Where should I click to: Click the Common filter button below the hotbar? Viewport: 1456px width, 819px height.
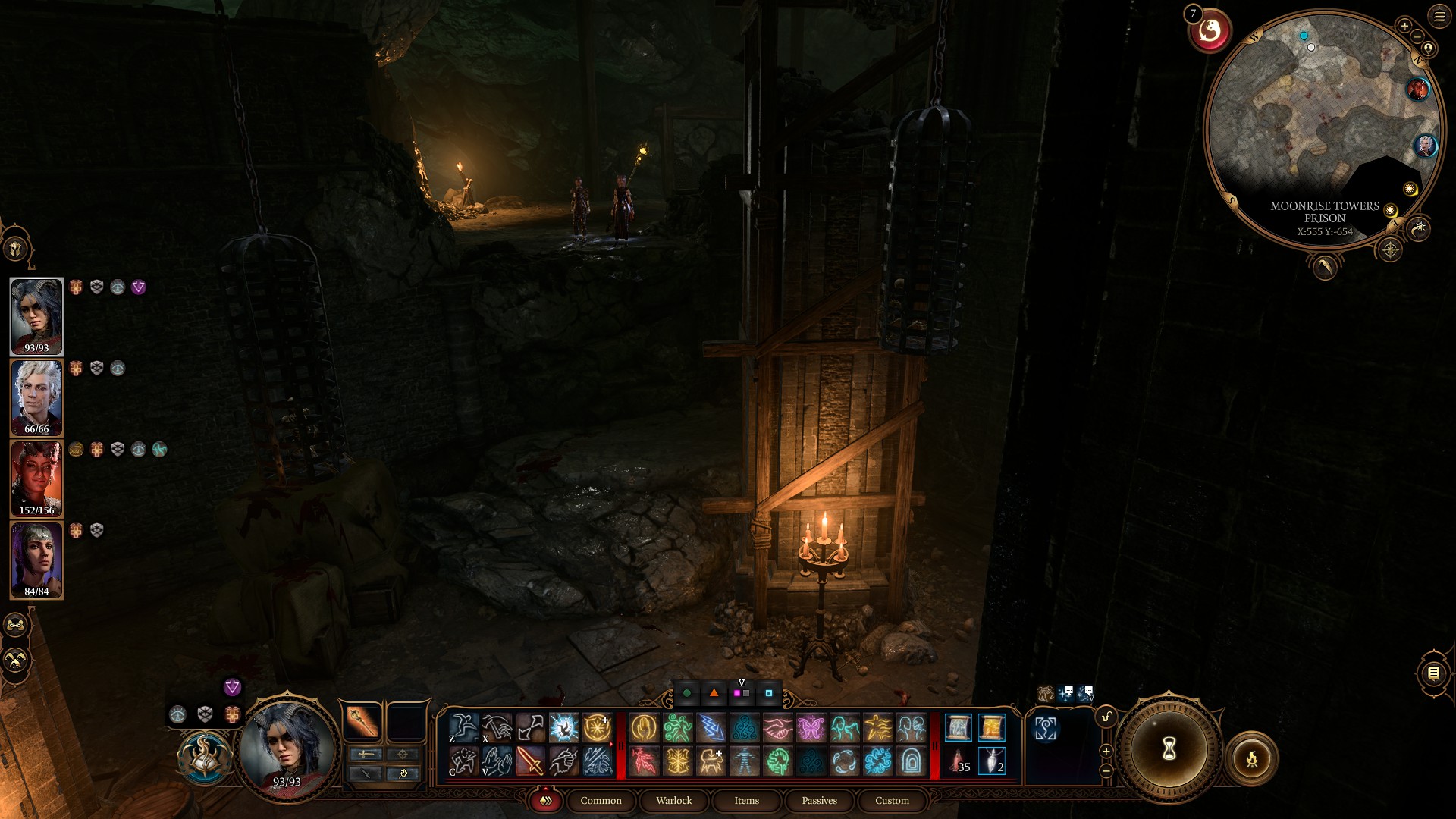(601, 800)
